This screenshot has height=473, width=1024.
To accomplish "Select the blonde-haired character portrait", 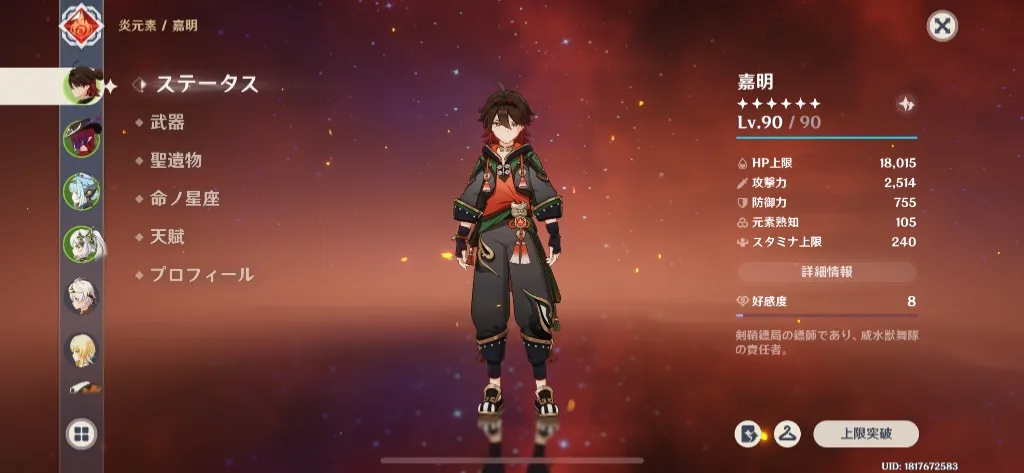I will (81, 349).
